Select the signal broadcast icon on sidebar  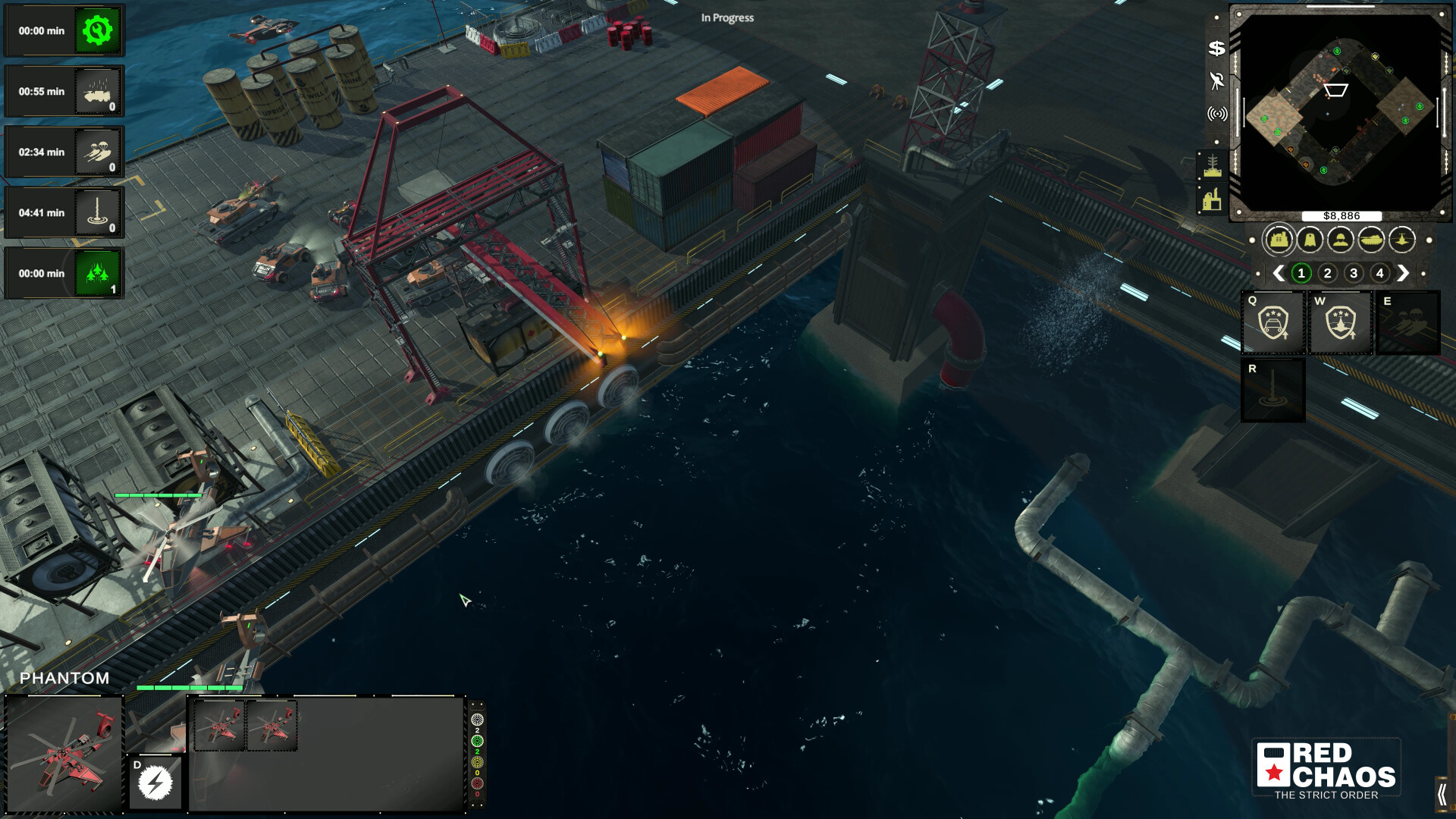1216,112
